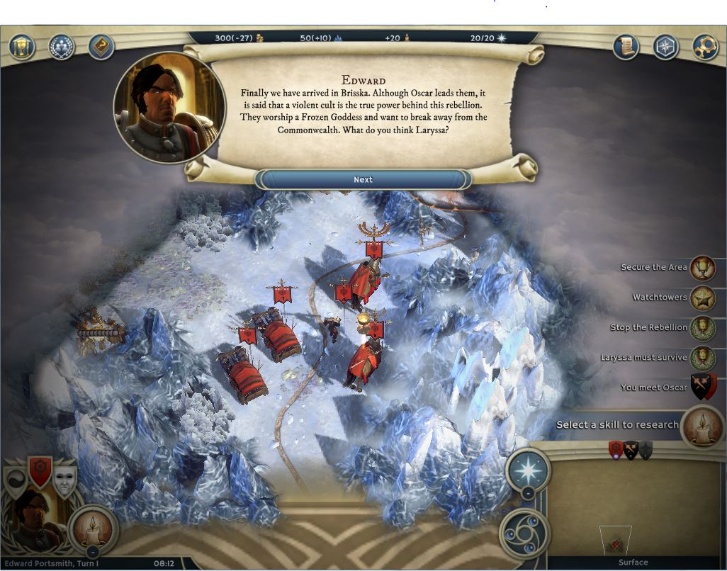Open the gear settings icon
Screen dimensions: 727x571
pyautogui.click(x=705, y=46)
